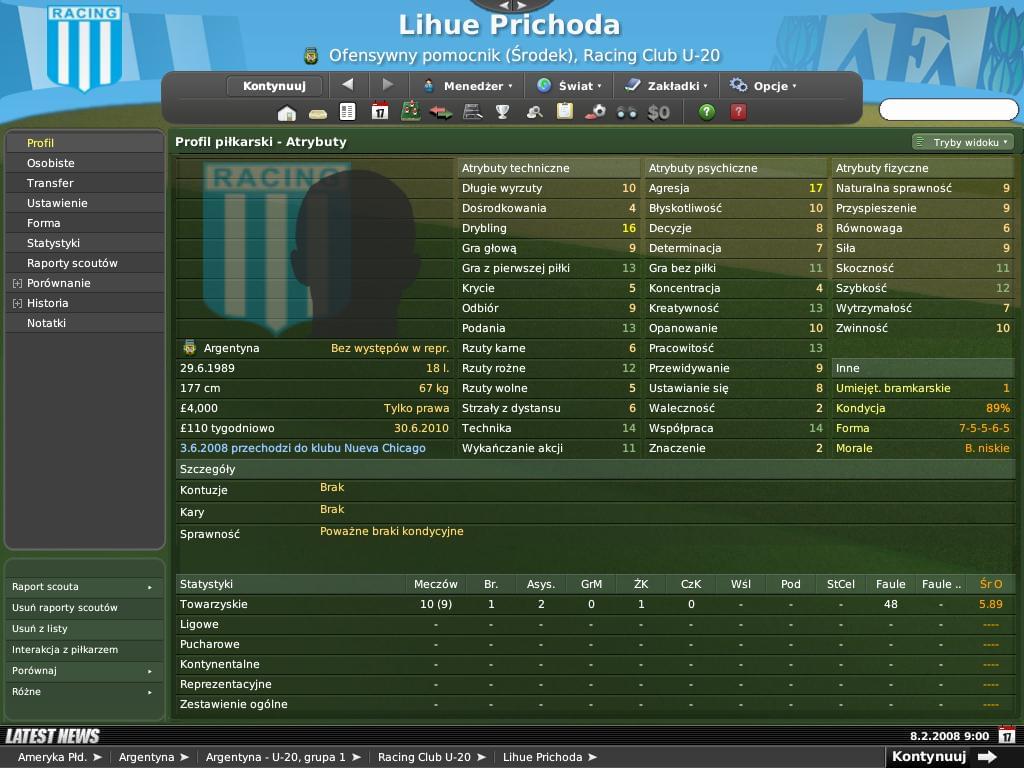Open the Świat menu

pyautogui.click(x=568, y=86)
